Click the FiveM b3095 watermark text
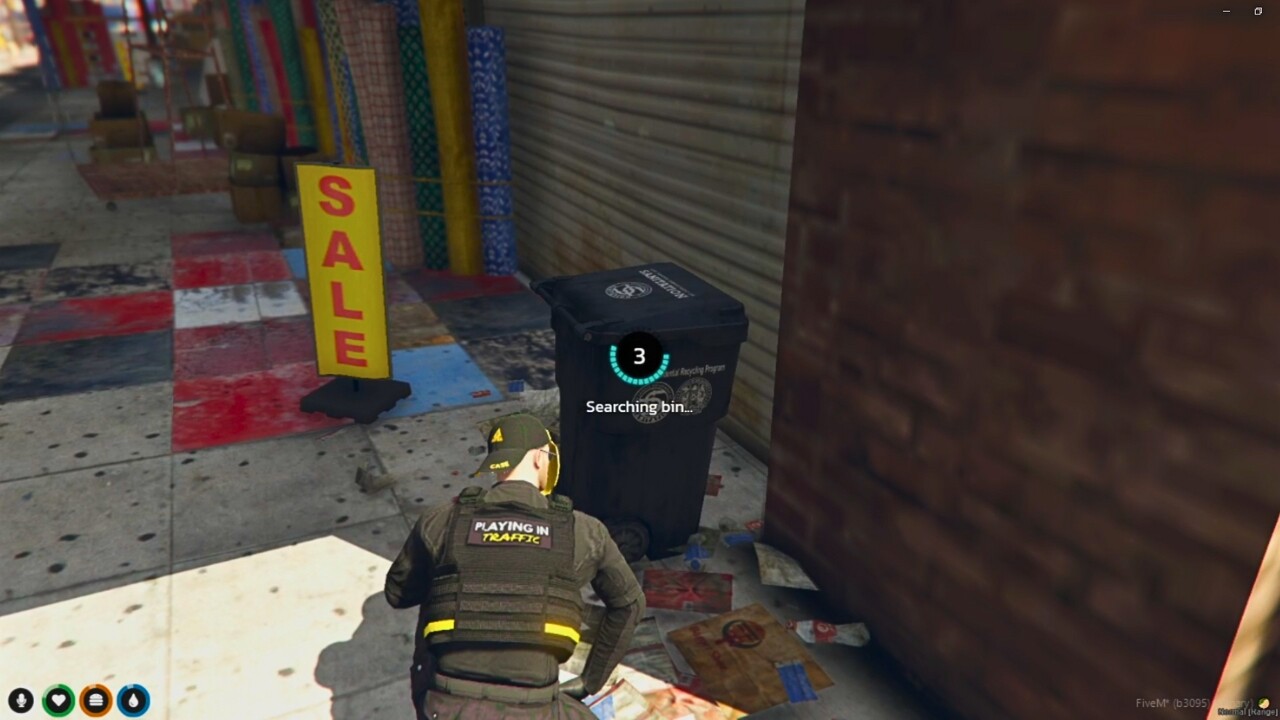Image resolution: width=1280 pixels, height=720 pixels. 1170,702
